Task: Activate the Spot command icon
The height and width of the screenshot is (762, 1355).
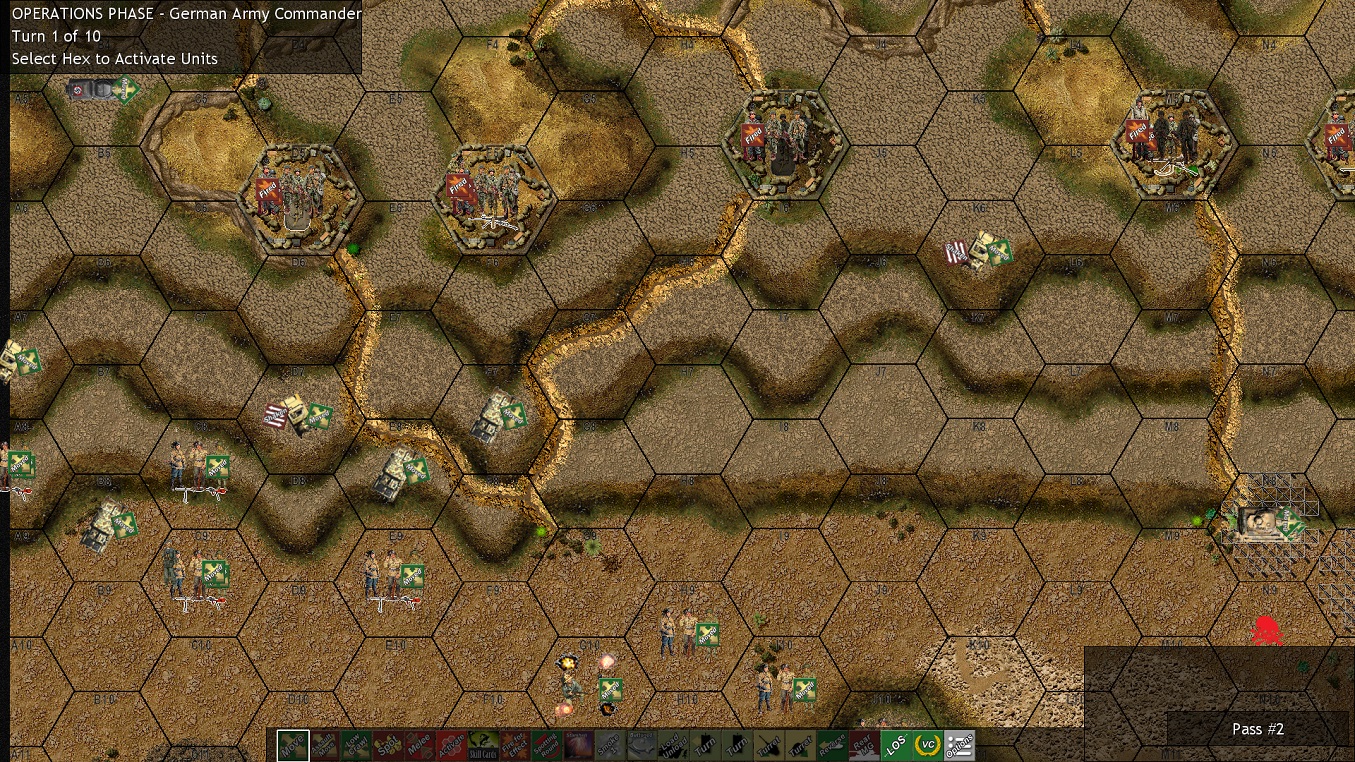Action: [389, 745]
